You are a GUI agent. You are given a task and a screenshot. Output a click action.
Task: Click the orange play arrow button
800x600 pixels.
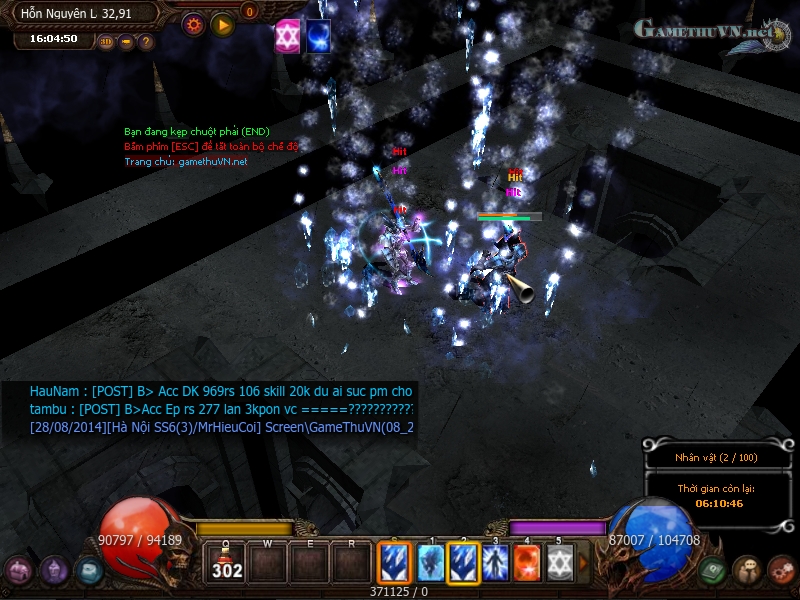click(x=222, y=23)
